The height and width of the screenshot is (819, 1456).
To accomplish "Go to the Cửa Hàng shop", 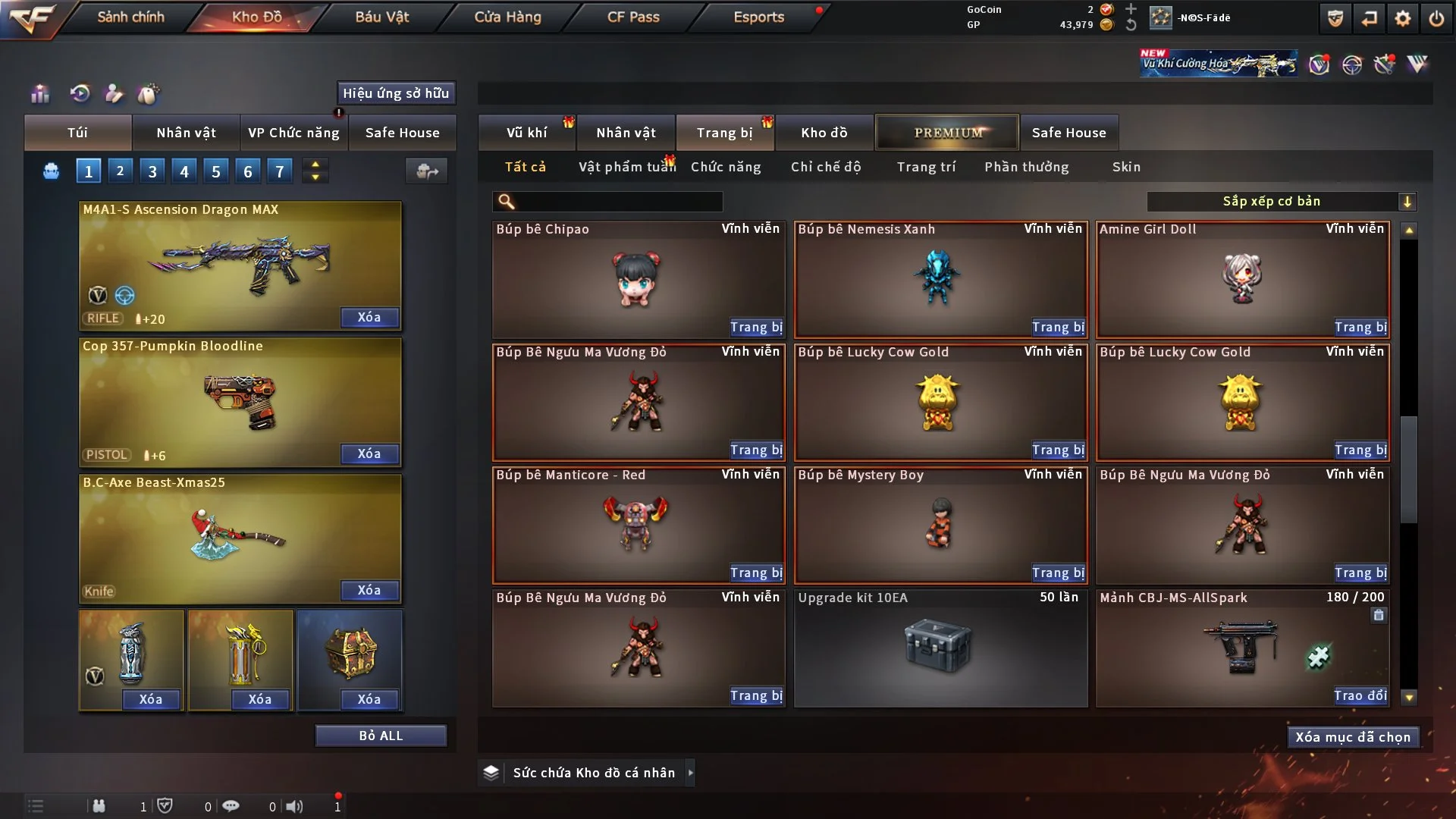I will click(x=507, y=17).
